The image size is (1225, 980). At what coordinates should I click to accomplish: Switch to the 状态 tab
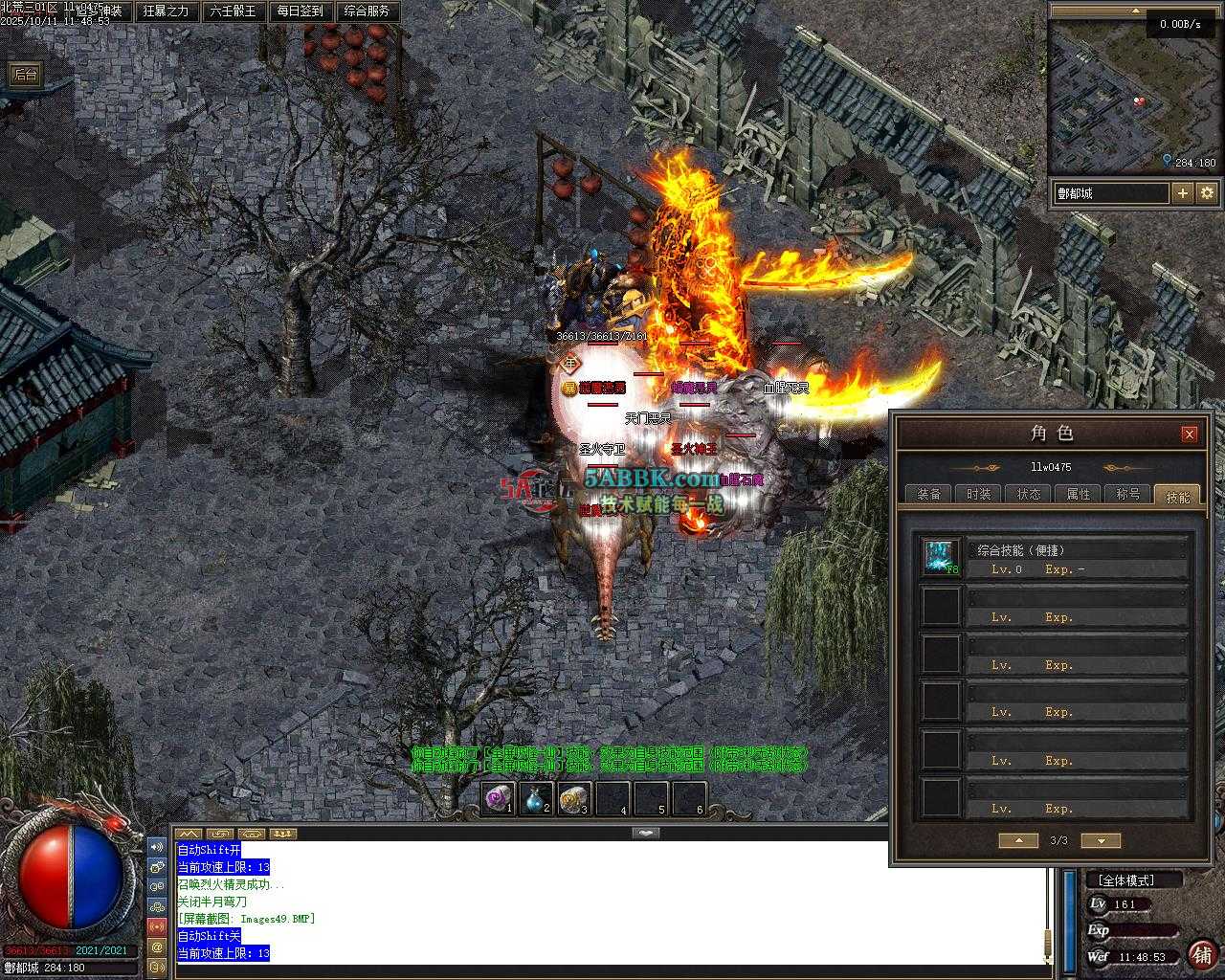(x=1029, y=494)
